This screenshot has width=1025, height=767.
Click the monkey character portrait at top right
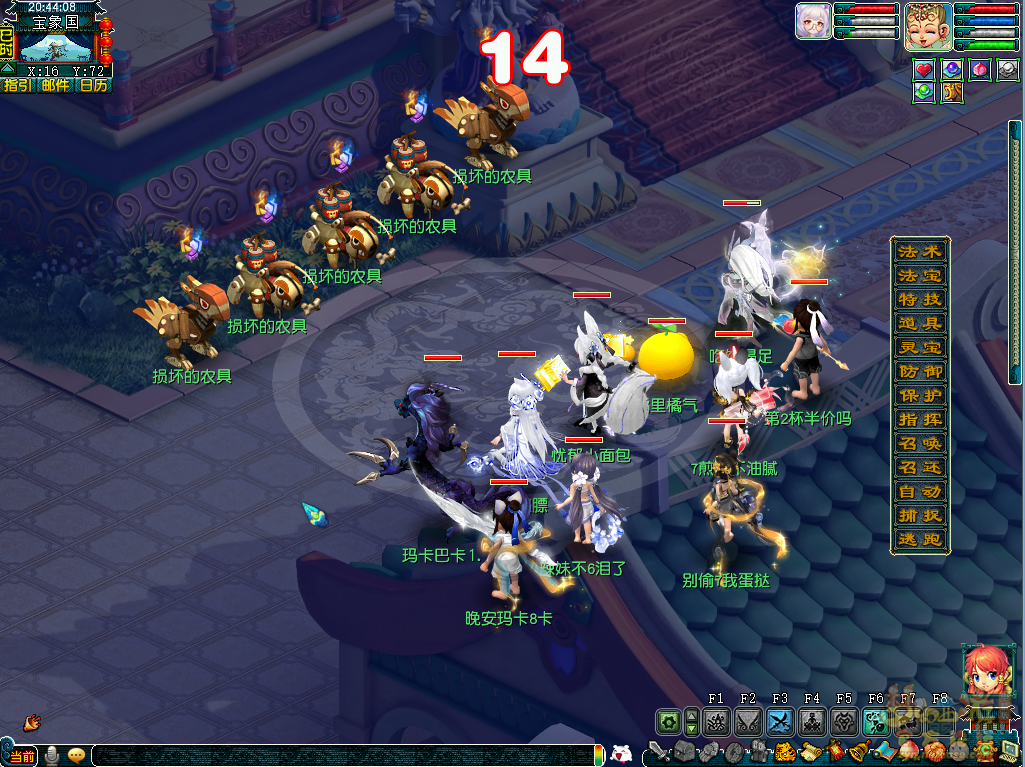[927, 27]
